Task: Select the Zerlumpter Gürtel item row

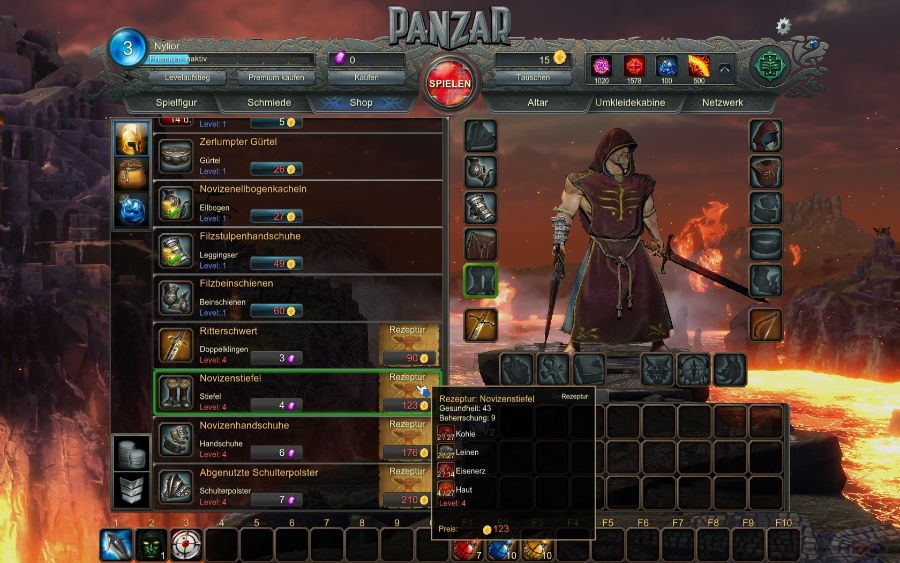Action: pos(298,156)
